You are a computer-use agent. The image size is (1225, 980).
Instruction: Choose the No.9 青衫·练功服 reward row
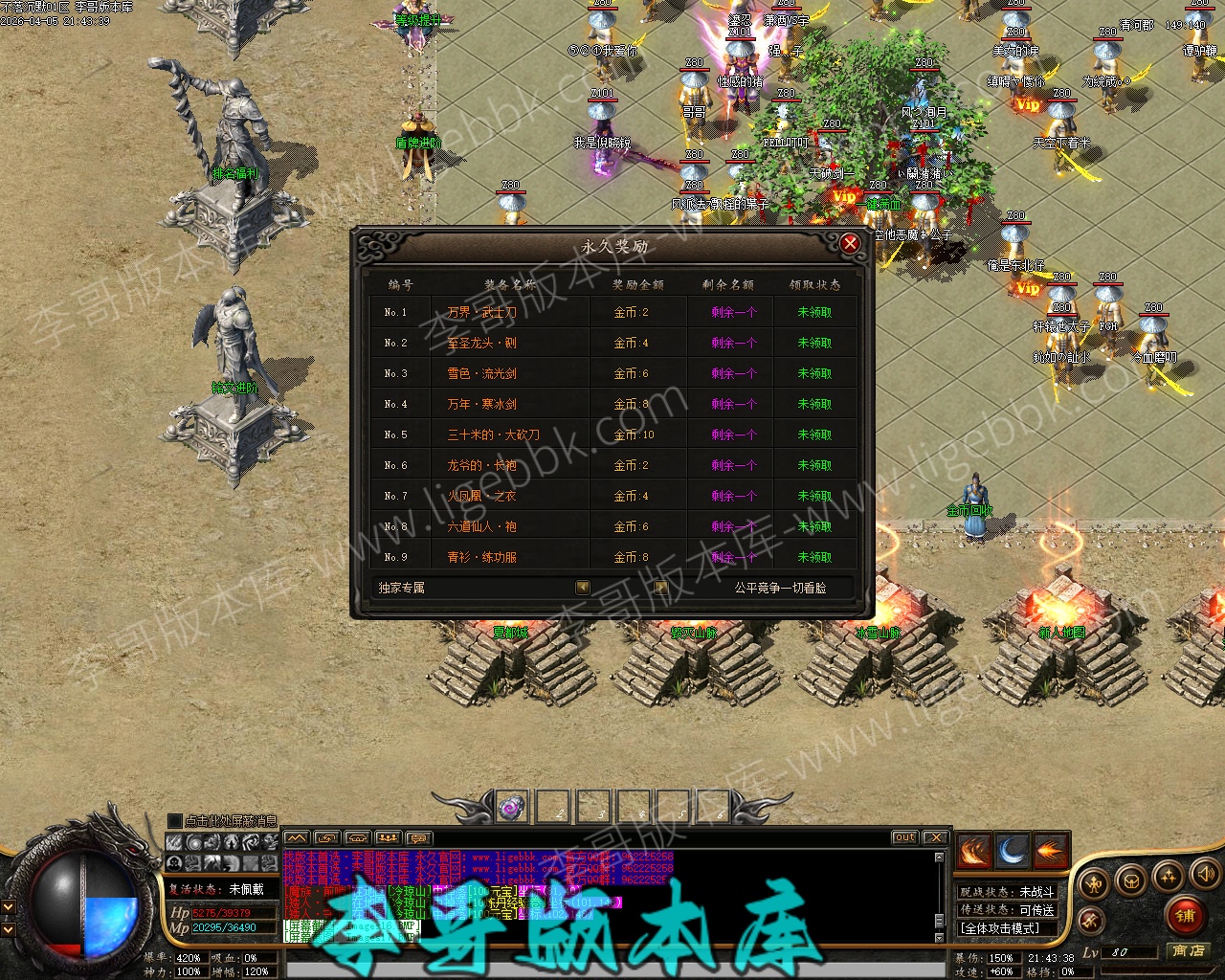click(x=612, y=557)
